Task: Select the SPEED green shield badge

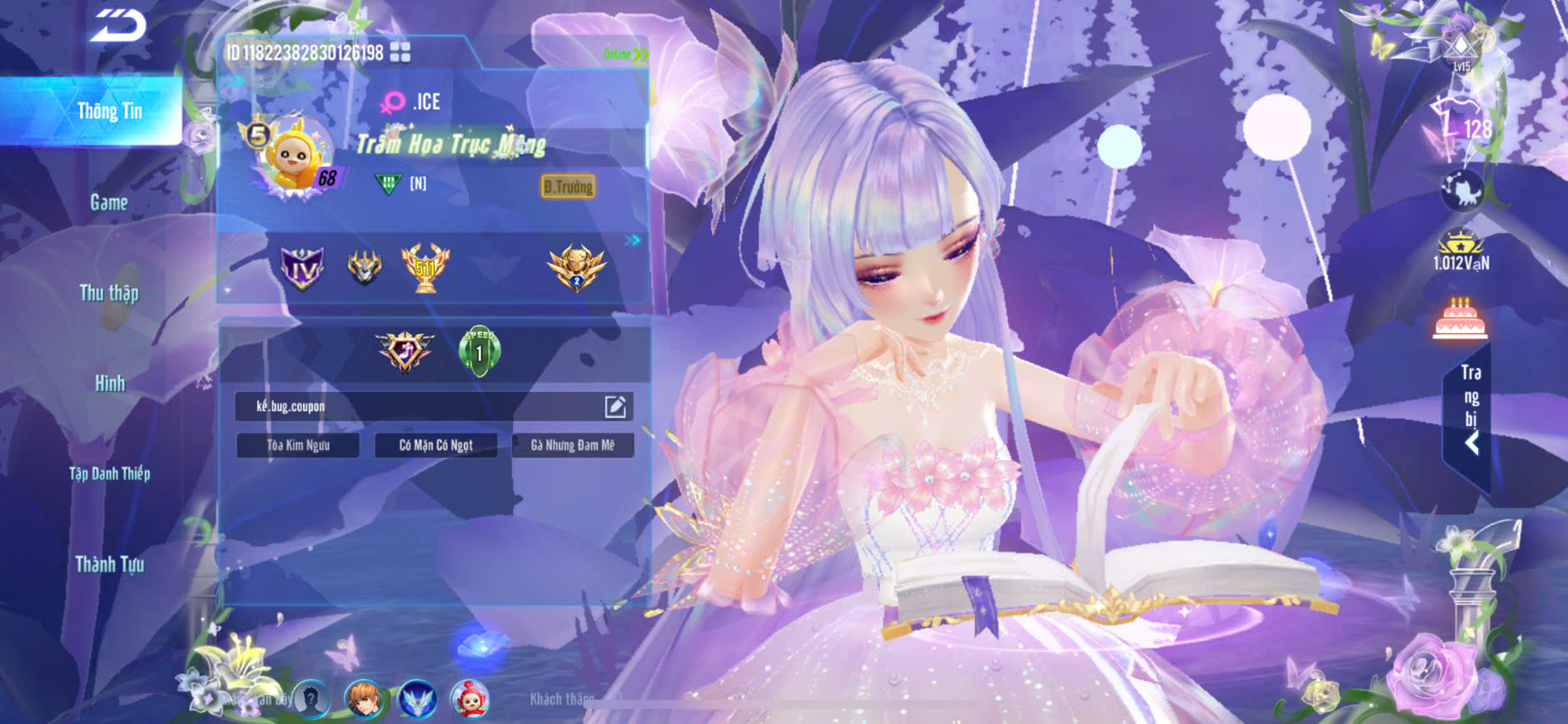Action: click(479, 351)
